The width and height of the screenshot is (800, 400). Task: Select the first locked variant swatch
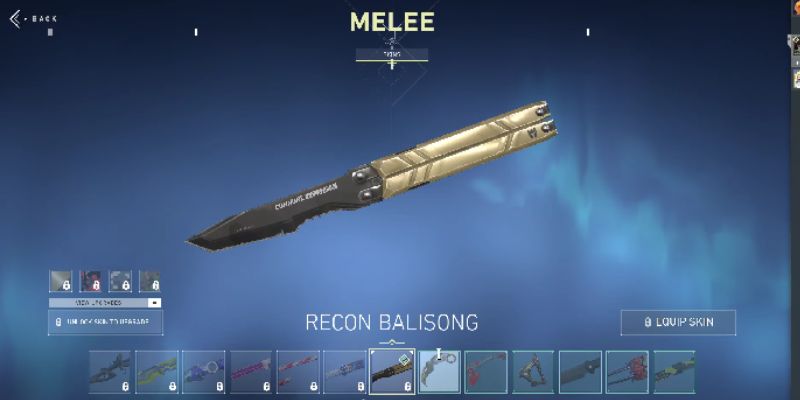pos(60,281)
